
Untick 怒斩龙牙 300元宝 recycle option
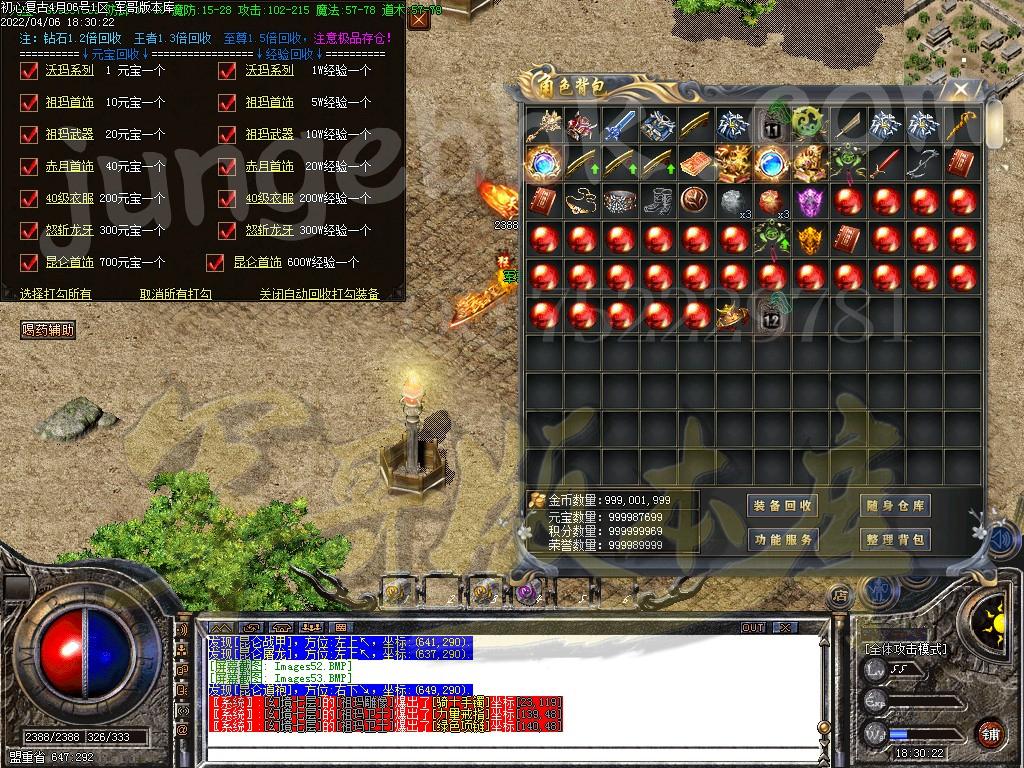pyautogui.click(x=29, y=230)
